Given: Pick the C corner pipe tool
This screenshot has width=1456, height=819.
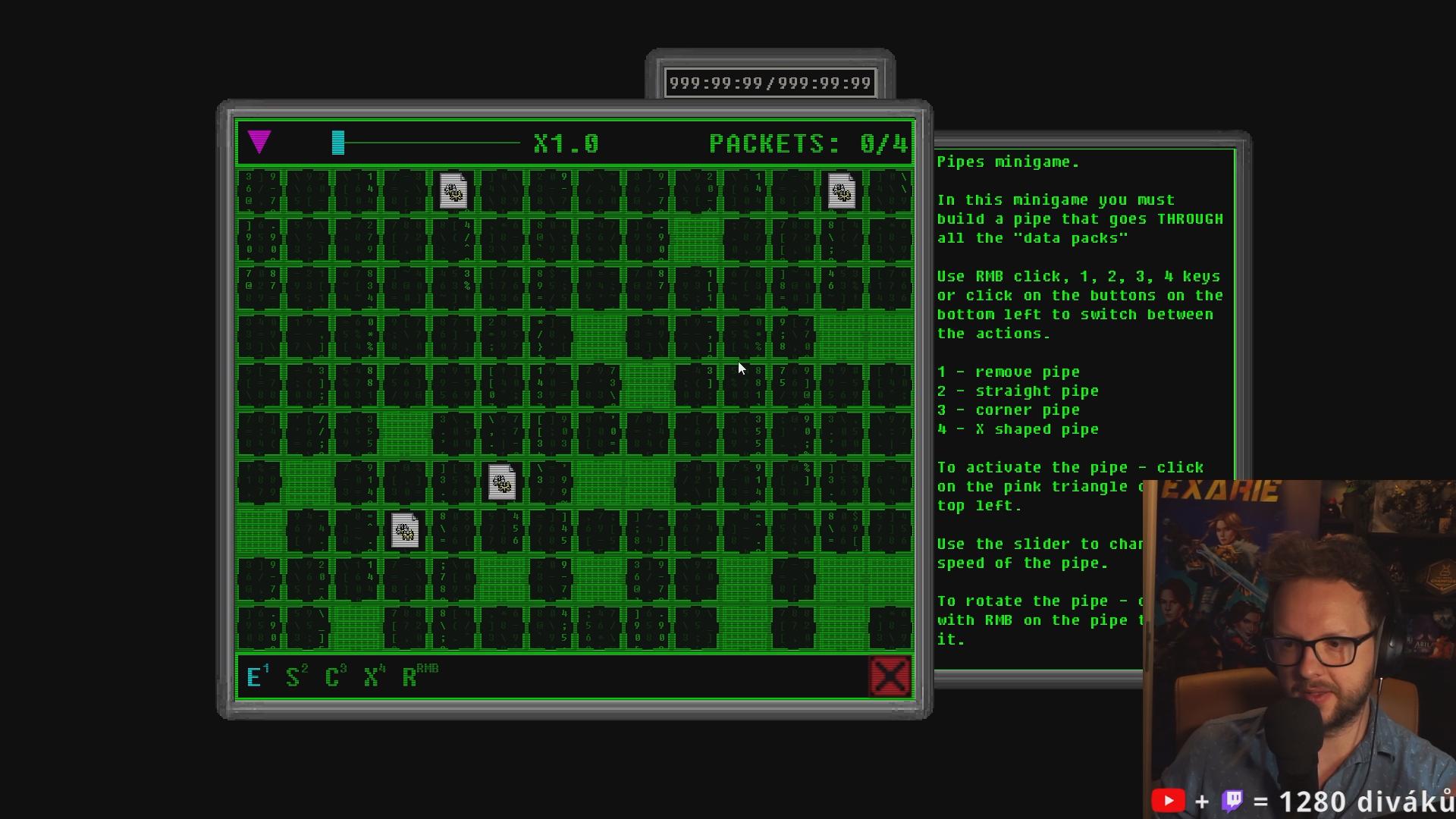Looking at the screenshot, I should 333,676.
